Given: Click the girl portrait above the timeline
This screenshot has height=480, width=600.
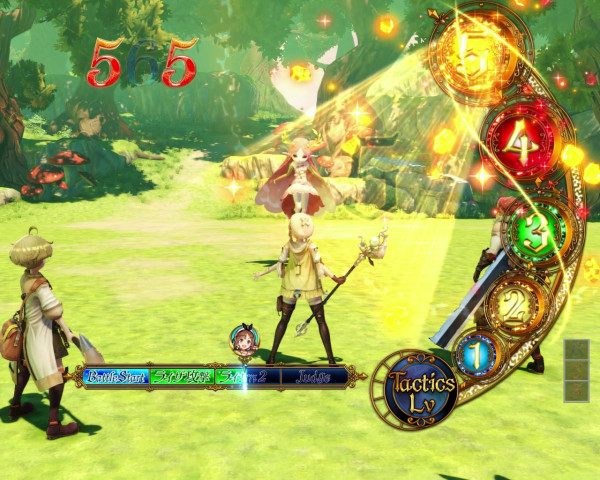Looking at the screenshot, I should (243, 341).
